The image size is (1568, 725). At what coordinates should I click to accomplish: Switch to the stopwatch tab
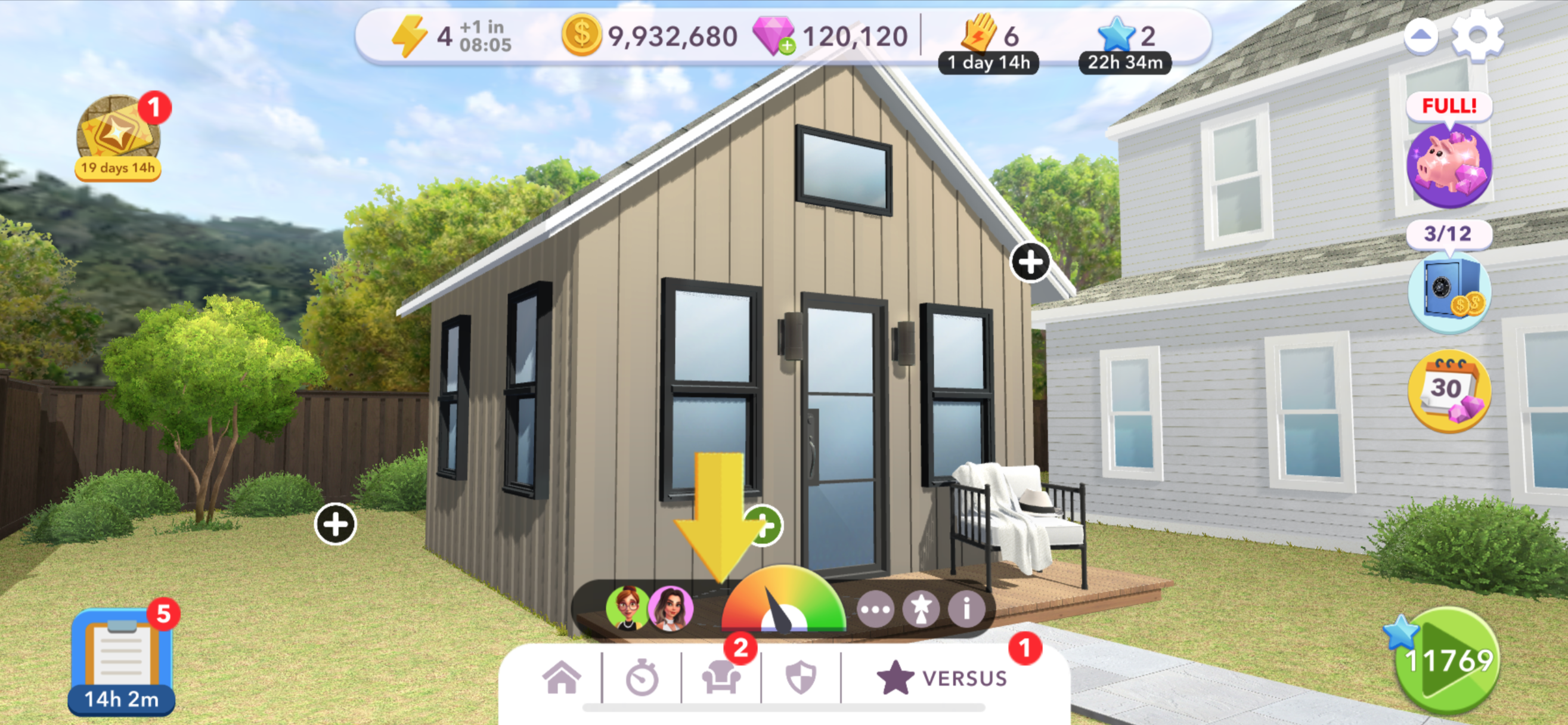point(642,678)
